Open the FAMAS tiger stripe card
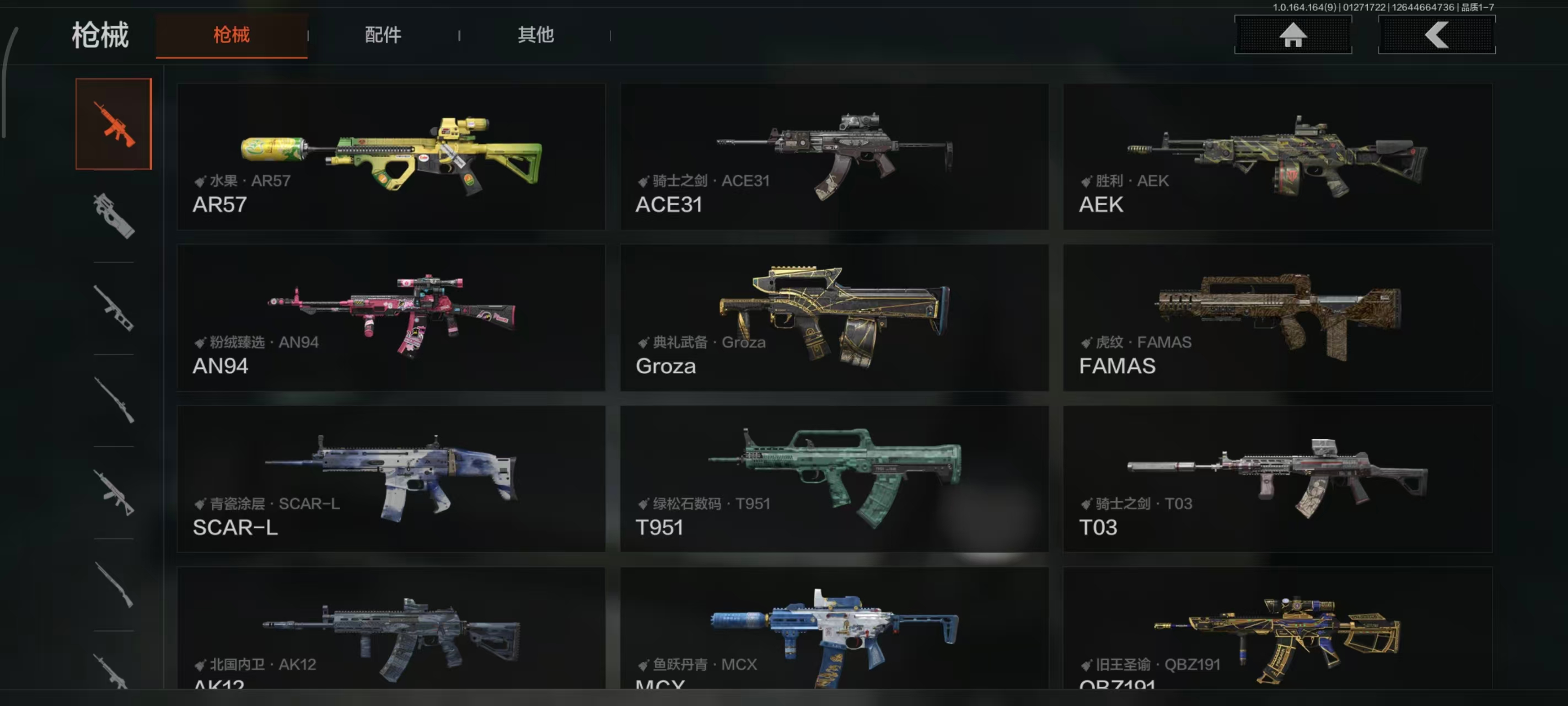 [x=1277, y=317]
